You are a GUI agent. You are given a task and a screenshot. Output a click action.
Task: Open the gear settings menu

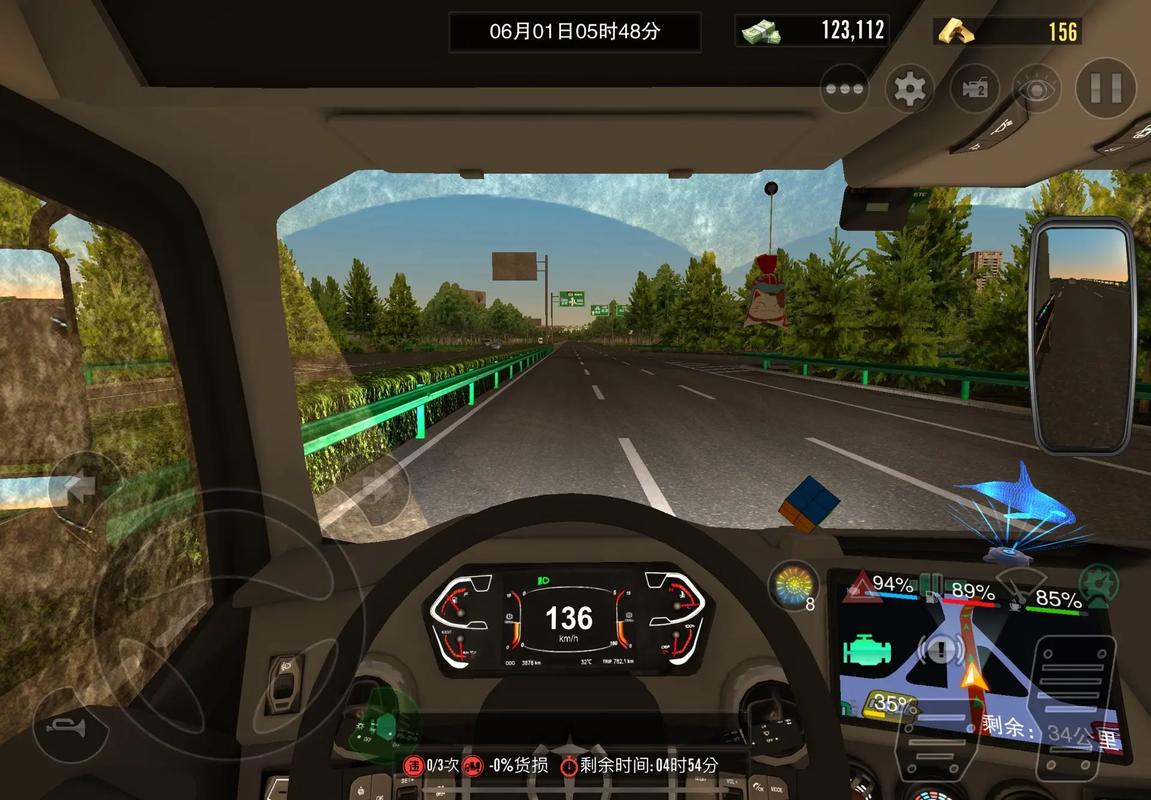tap(909, 88)
